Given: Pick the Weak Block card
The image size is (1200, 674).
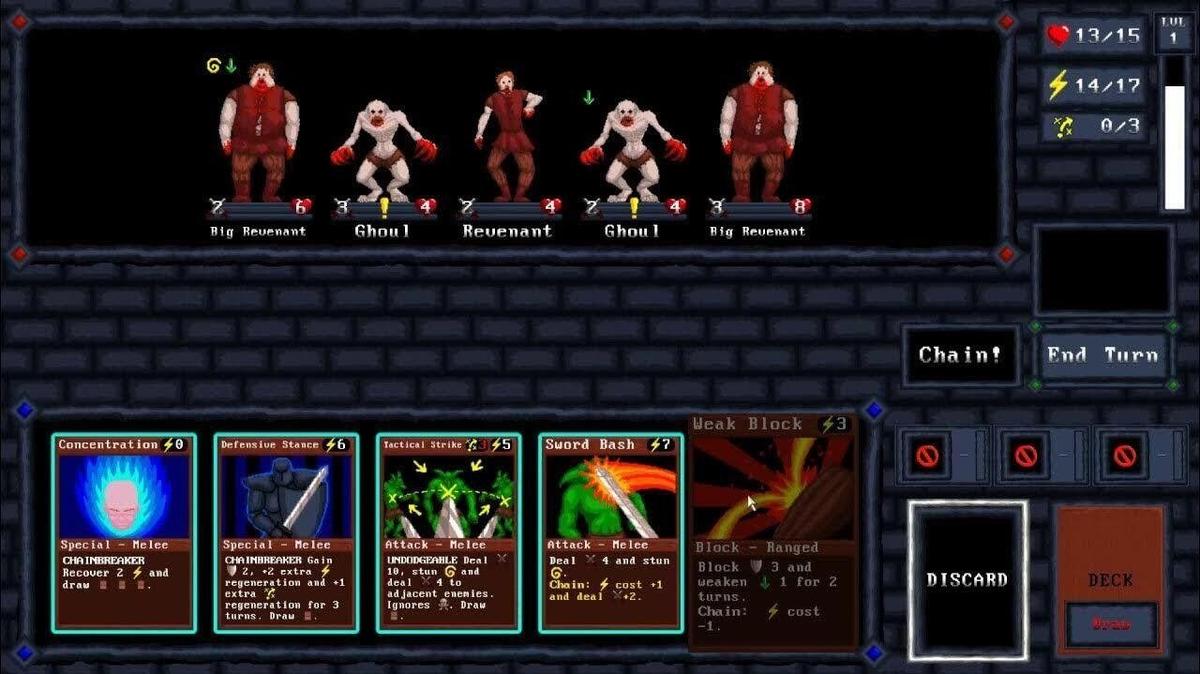Looking at the screenshot, I should point(773,530).
